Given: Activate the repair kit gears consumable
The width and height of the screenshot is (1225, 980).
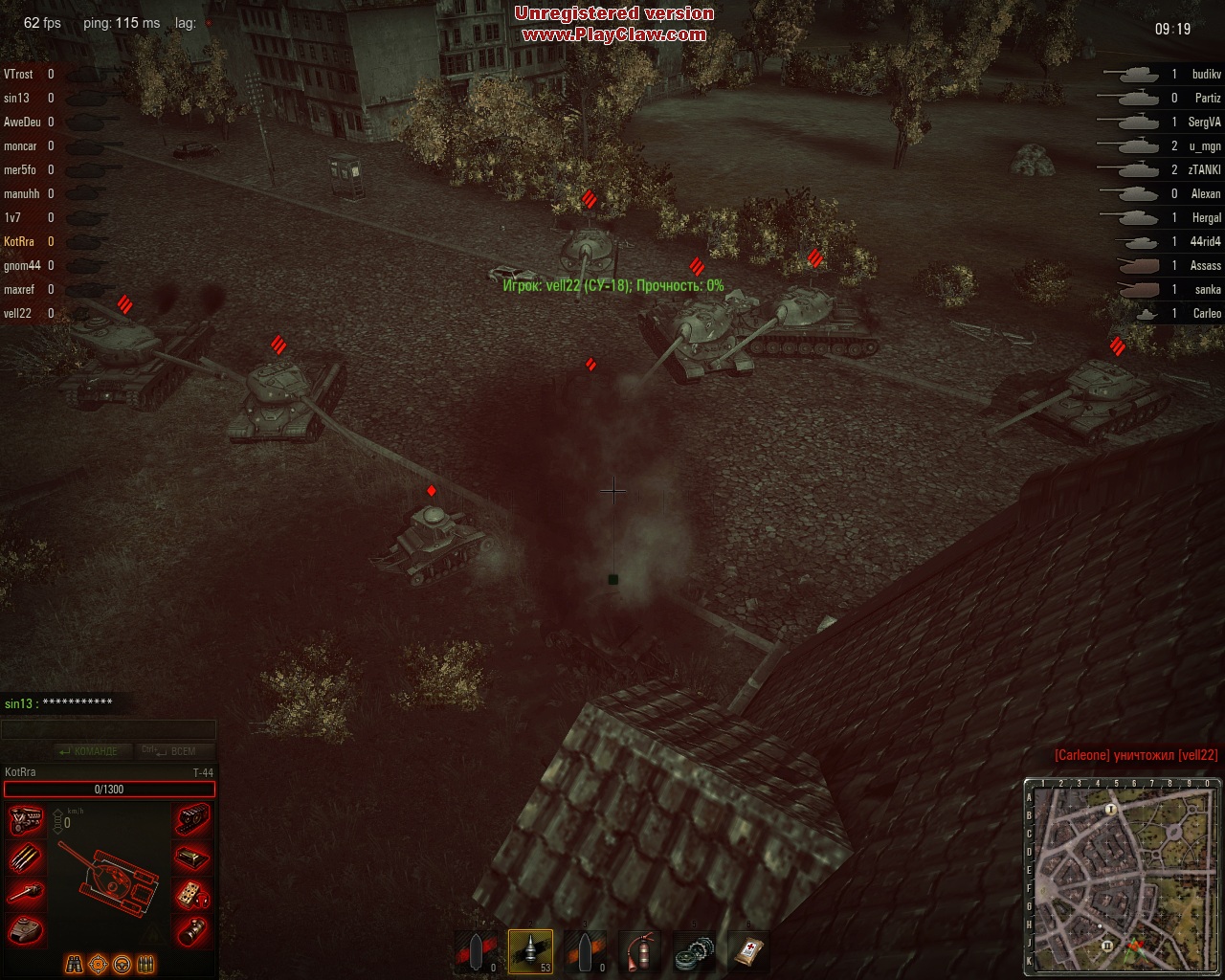Looking at the screenshot, I should click(x=693, y=951).
